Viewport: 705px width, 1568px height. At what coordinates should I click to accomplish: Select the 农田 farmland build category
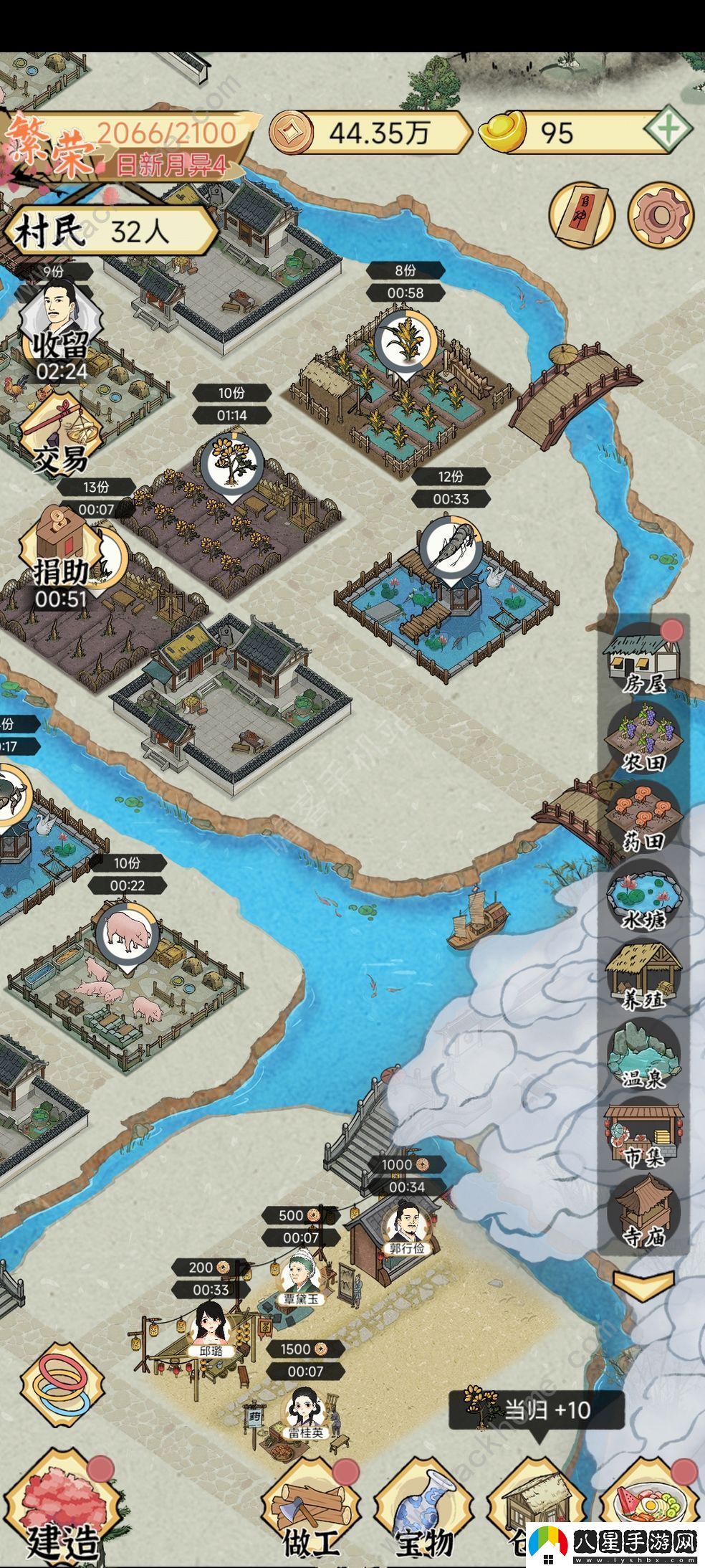tap(643, 738)
